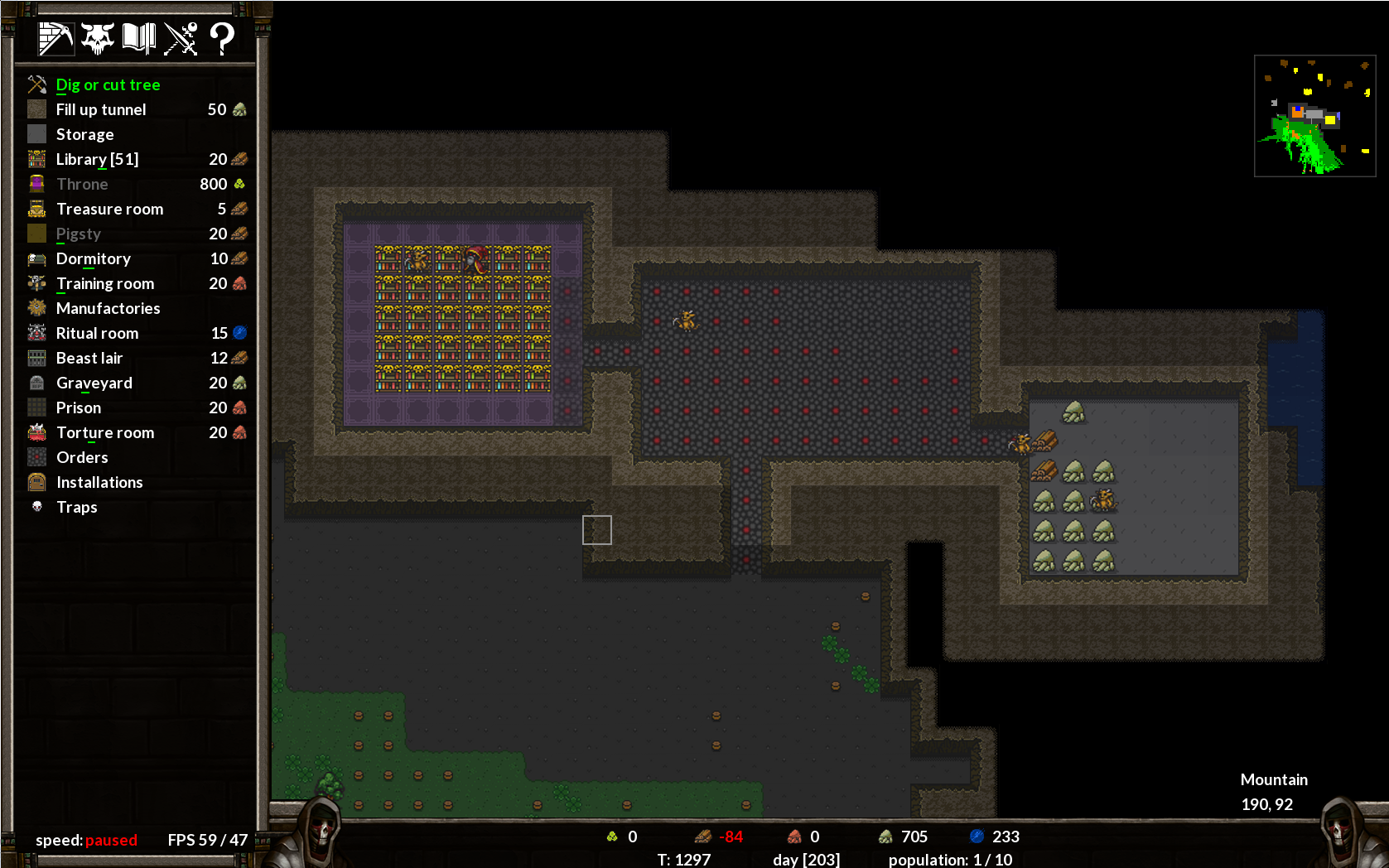Open the Installations category
The image size is (1389, 868).
(x=99, y=482)
